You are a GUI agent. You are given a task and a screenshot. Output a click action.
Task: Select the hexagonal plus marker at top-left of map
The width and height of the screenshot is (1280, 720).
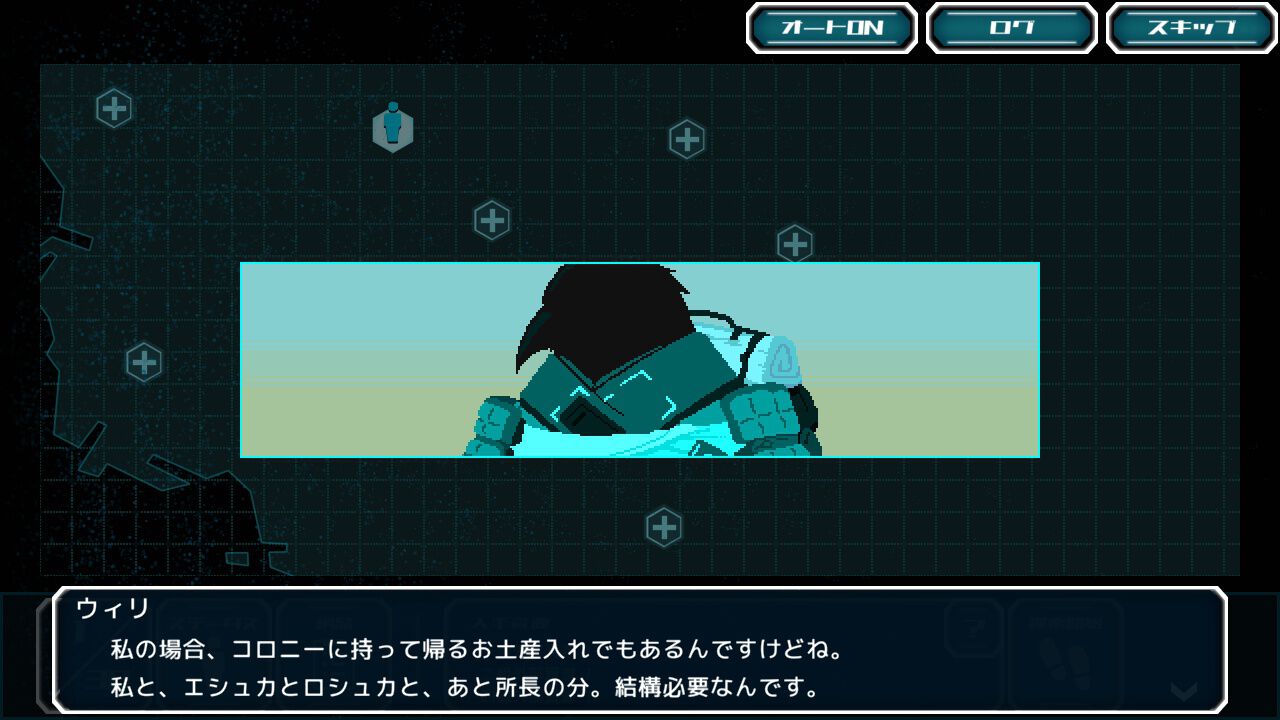point(114,108)
